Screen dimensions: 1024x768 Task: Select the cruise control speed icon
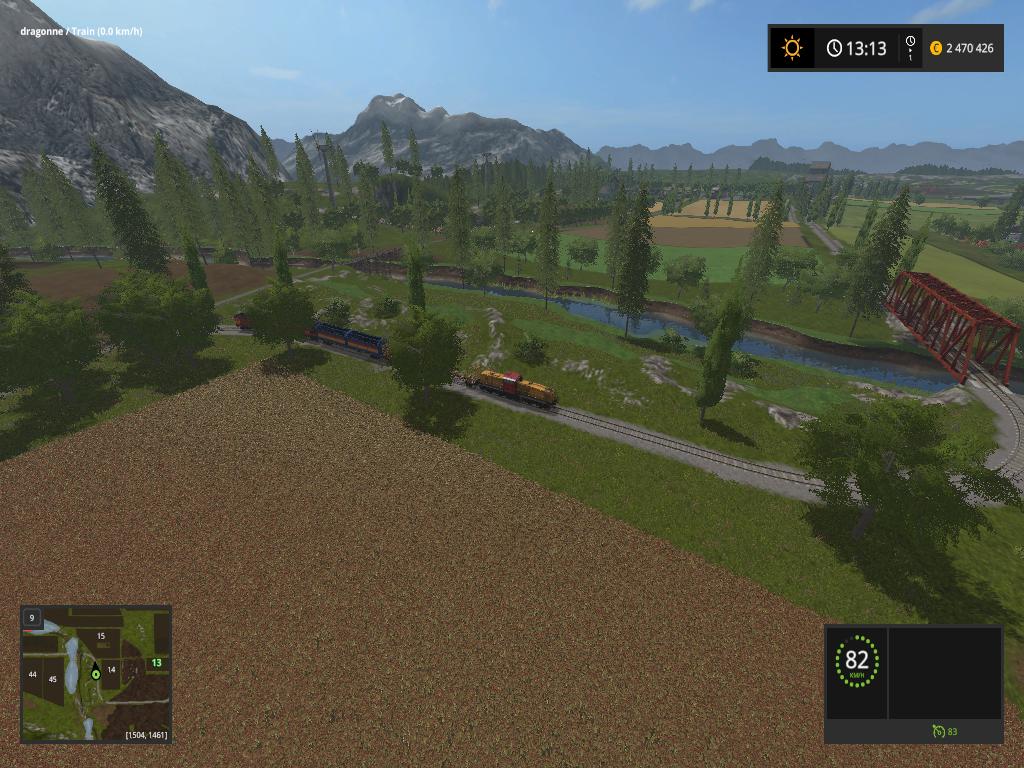pyautogui.click(x=938, y=731)
